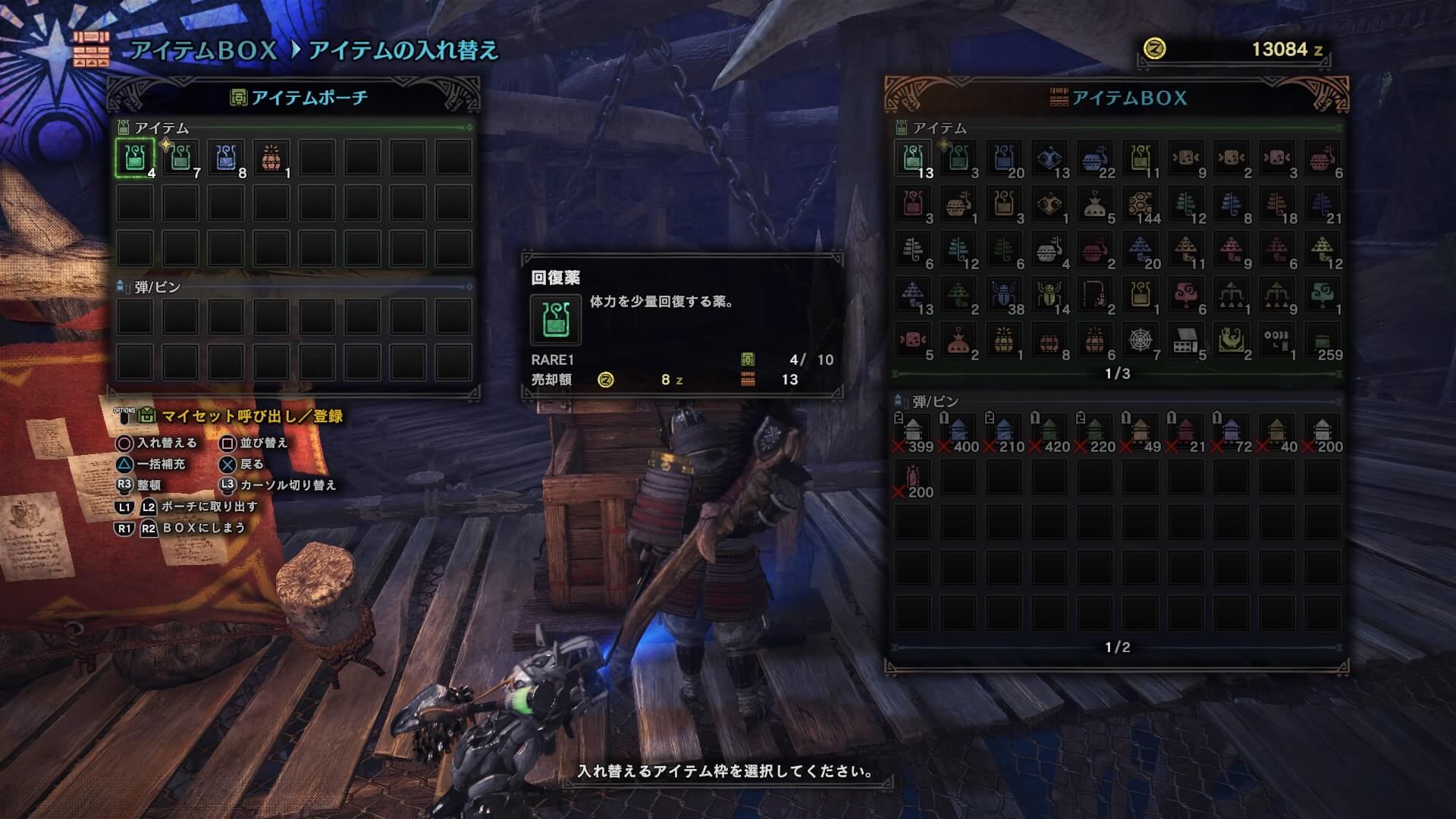Image resolution: width=1456 pixels, height=819 pixels.
Task: Select the pouch potion with count 7
Action: [180, 158]
